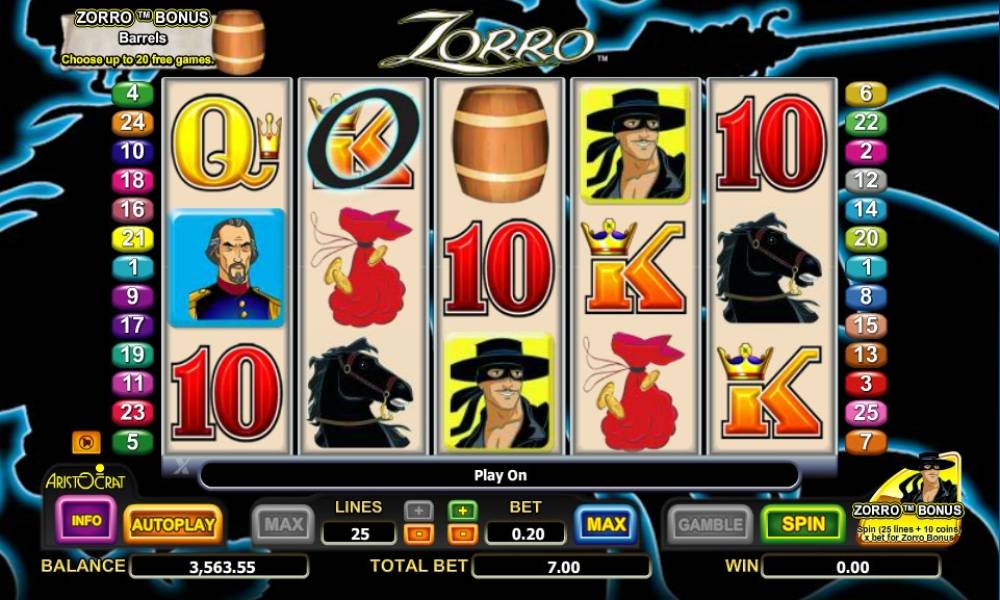The height and width of the screenshot is (600, 1000).
Task: Pick payline 25 pink marker
Action: click(866, 412)
